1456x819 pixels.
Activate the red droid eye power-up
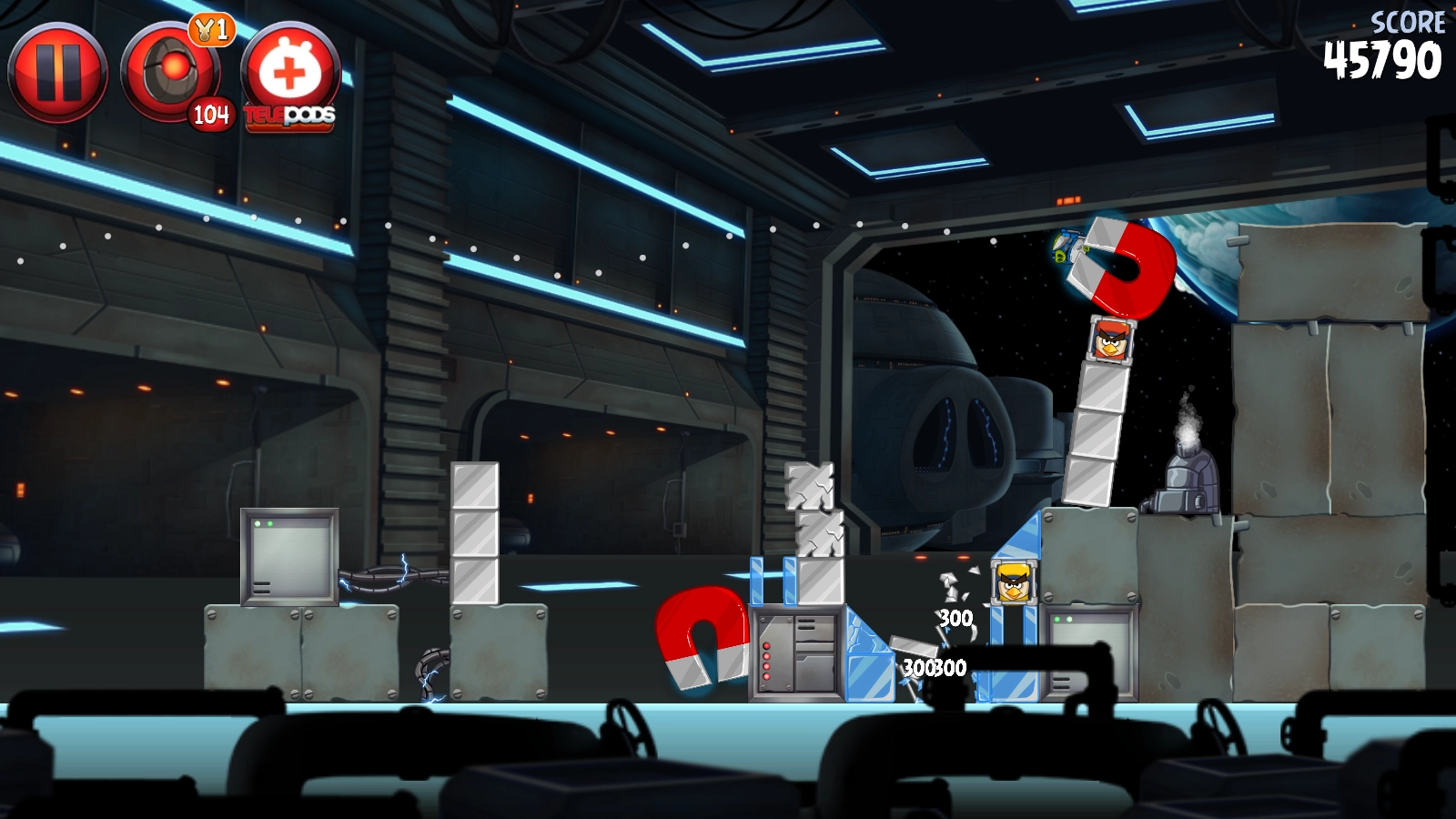(x=170, y=72)
